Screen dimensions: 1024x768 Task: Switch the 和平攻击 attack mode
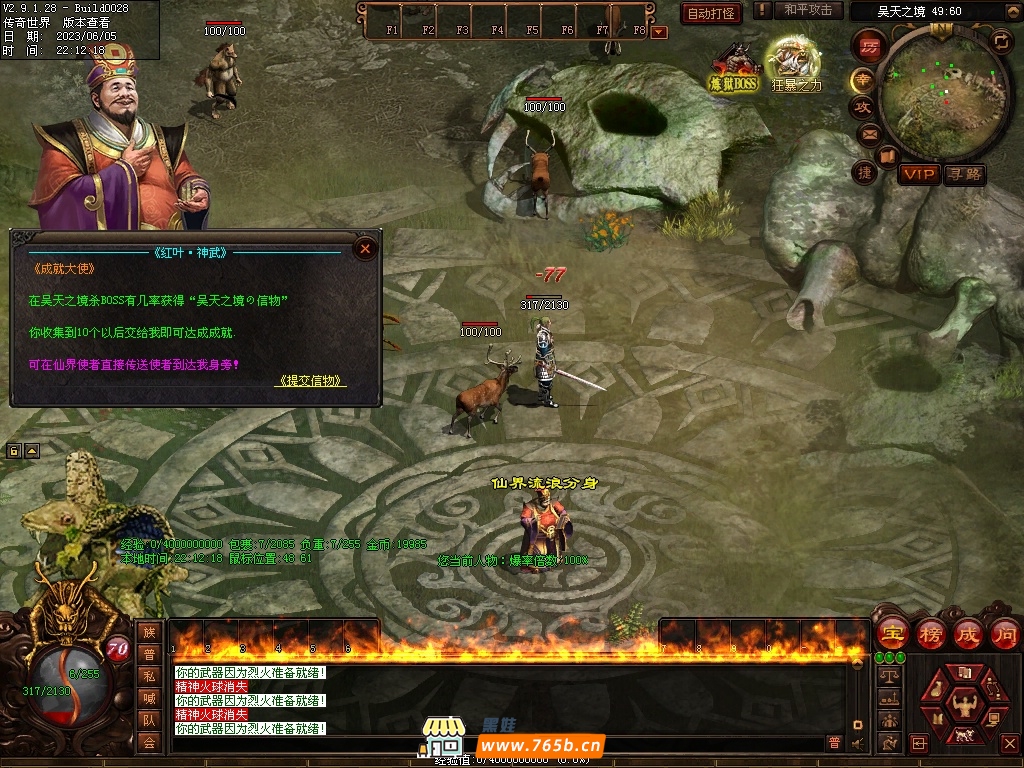pos(808,10)
